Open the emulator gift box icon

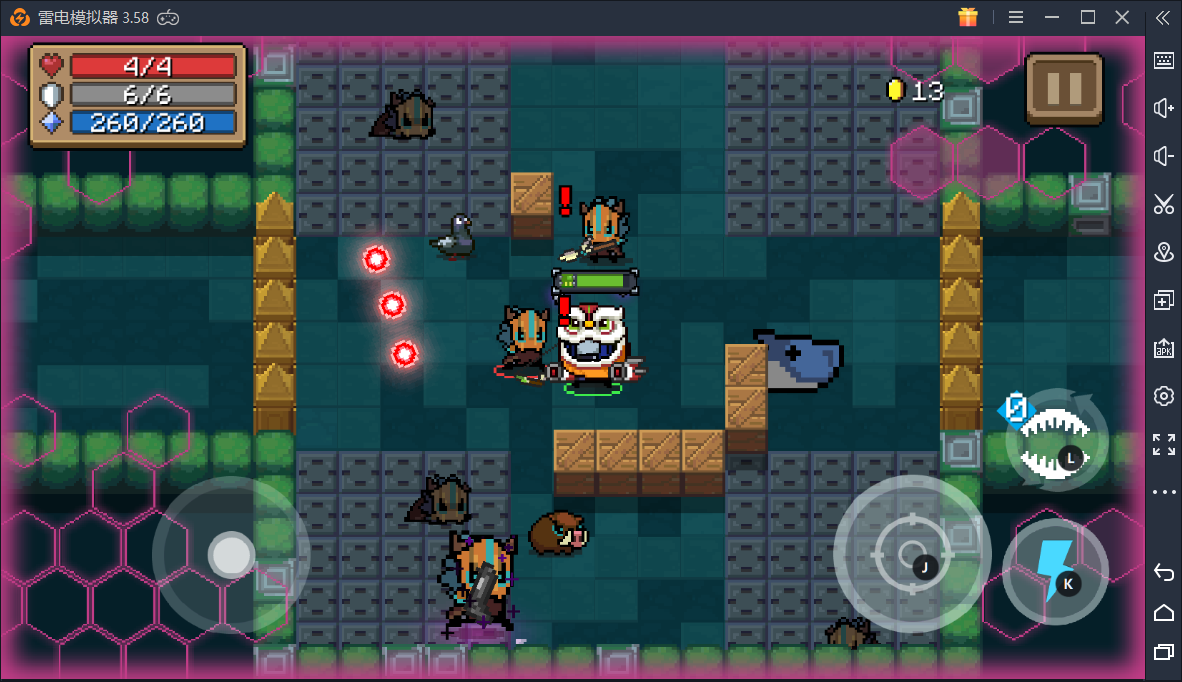point(967,17)
